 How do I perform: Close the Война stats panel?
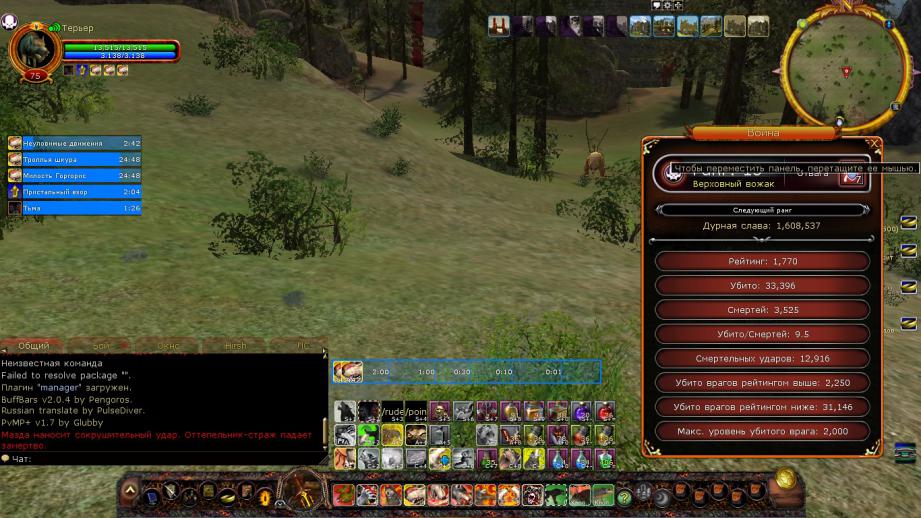(874, 144)
